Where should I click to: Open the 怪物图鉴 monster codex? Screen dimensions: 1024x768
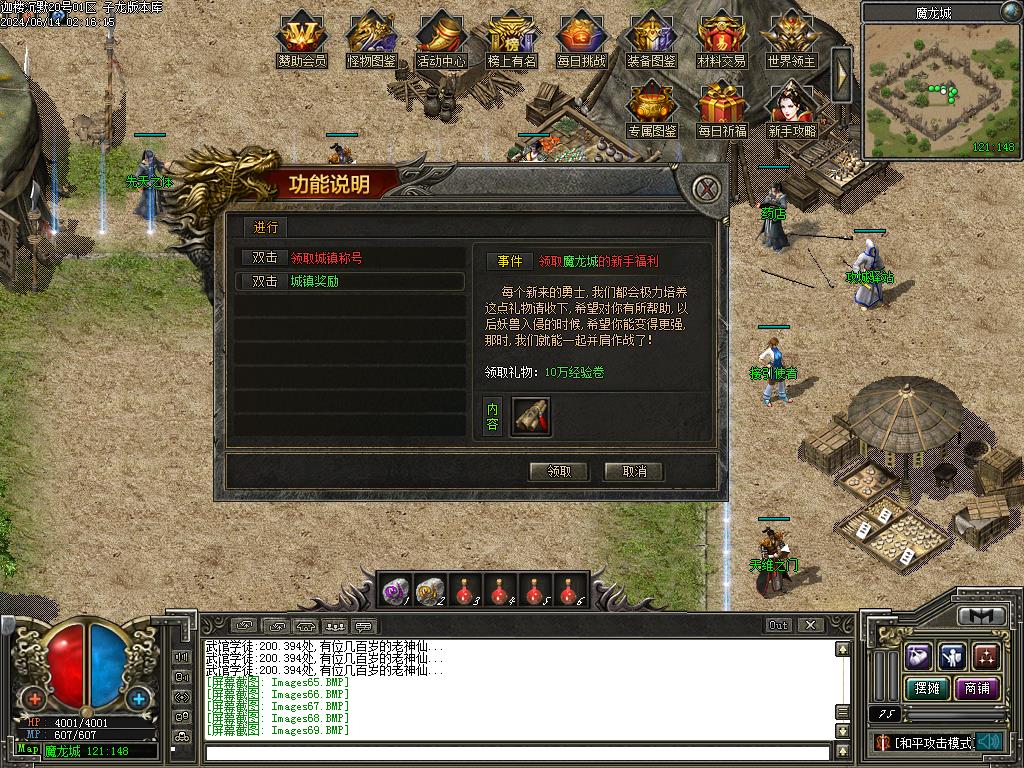tap(372, 40)
